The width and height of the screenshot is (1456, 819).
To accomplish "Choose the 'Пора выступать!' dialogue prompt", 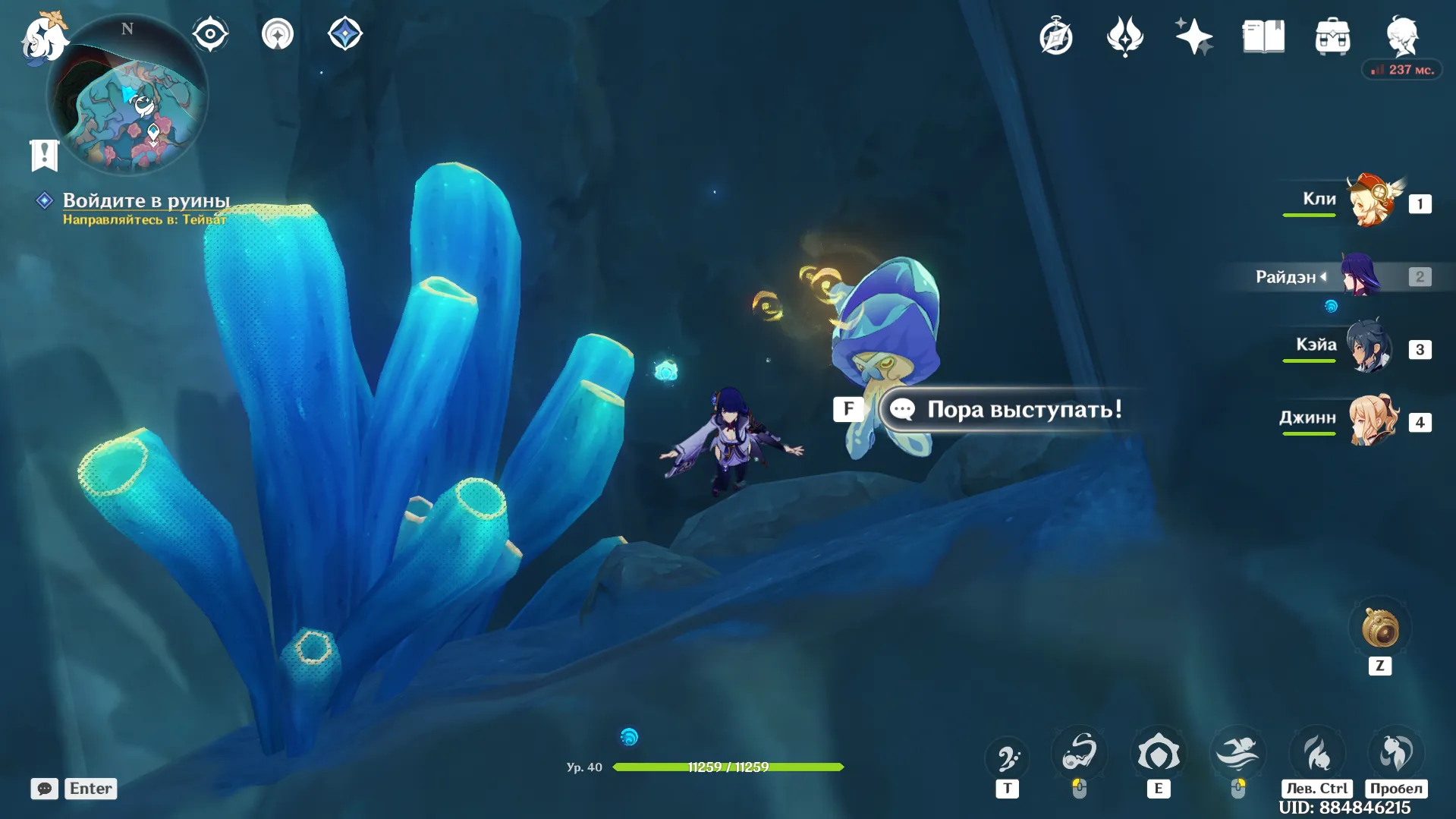I will point(1023,410).
